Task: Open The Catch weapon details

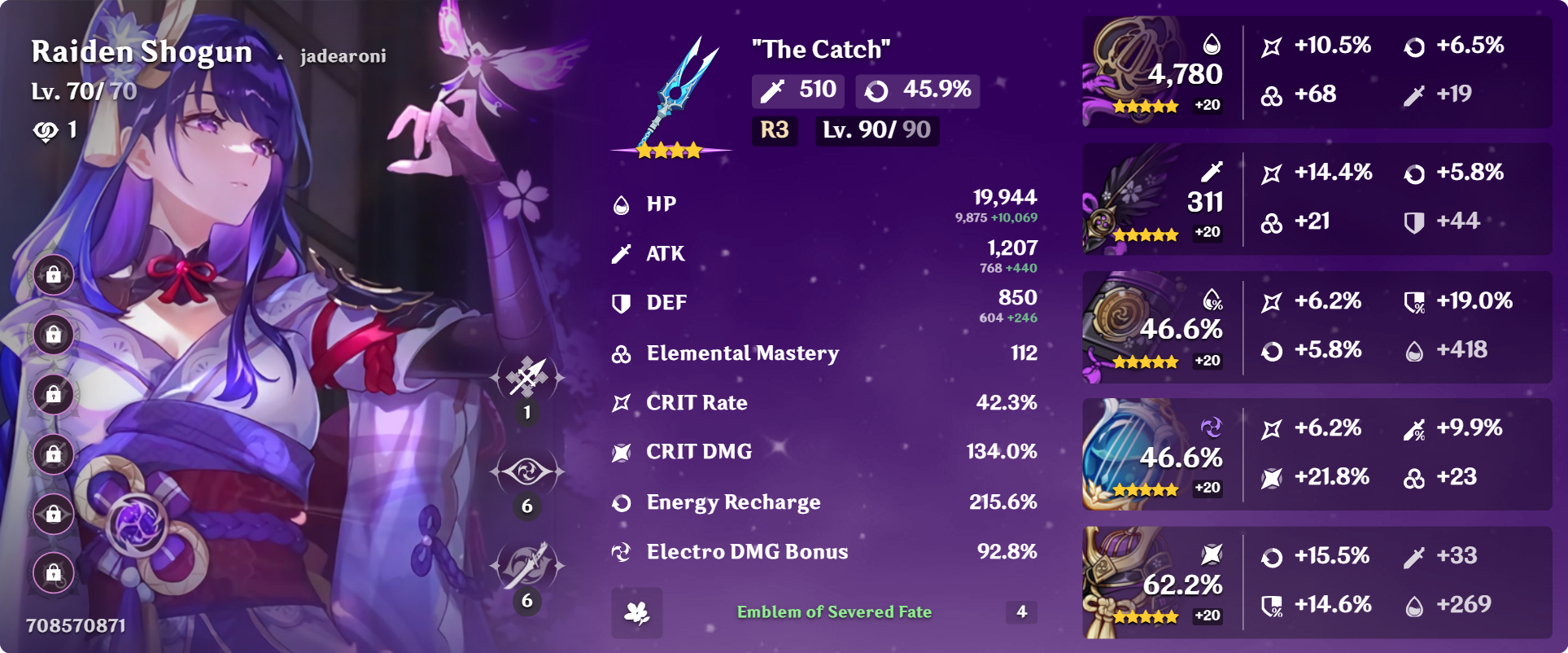Action: [822, 50]
